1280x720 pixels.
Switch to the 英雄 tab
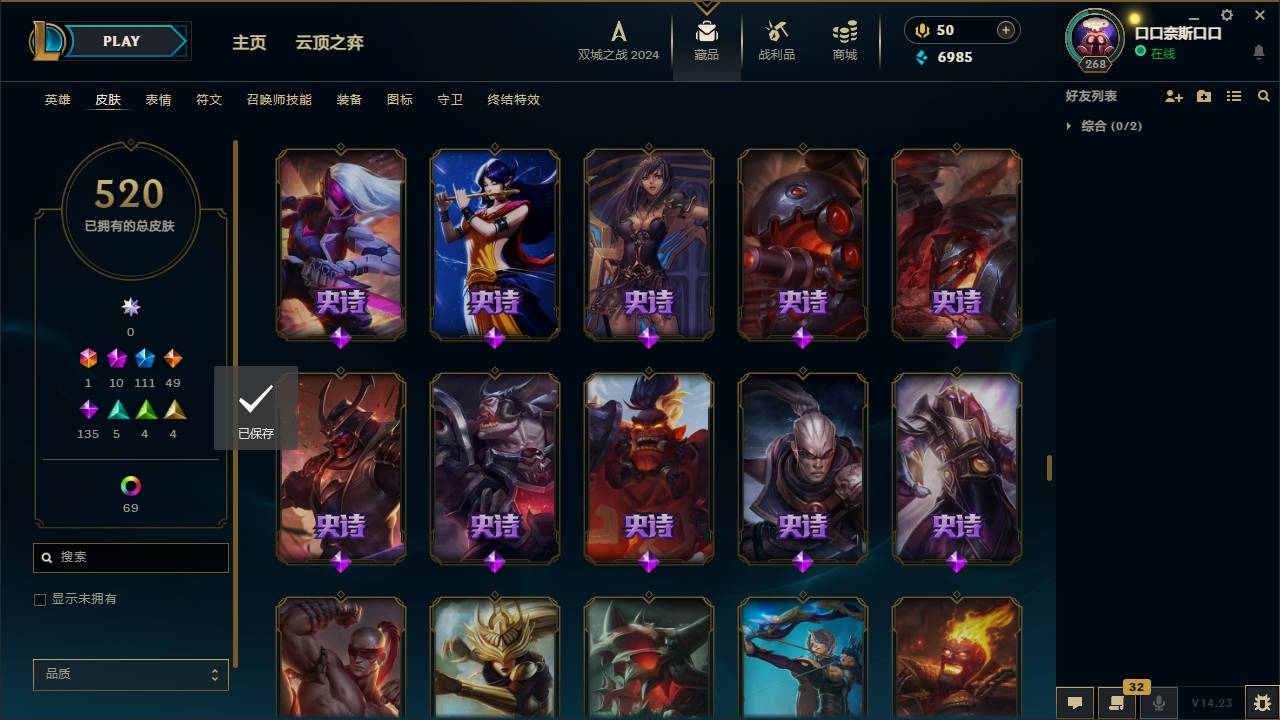pos(56,100)
